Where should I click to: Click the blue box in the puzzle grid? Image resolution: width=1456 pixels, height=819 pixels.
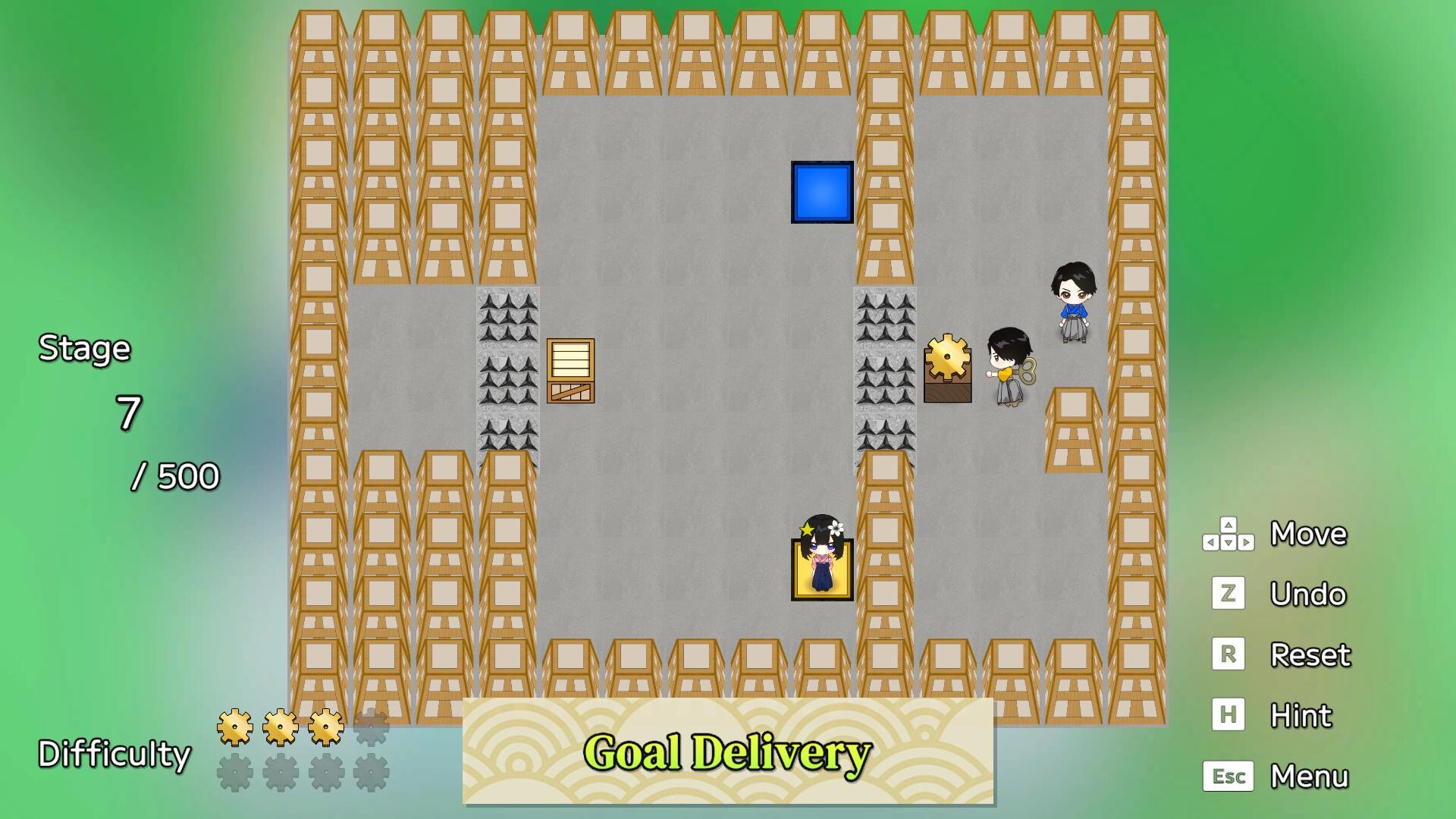click(822, 192)
